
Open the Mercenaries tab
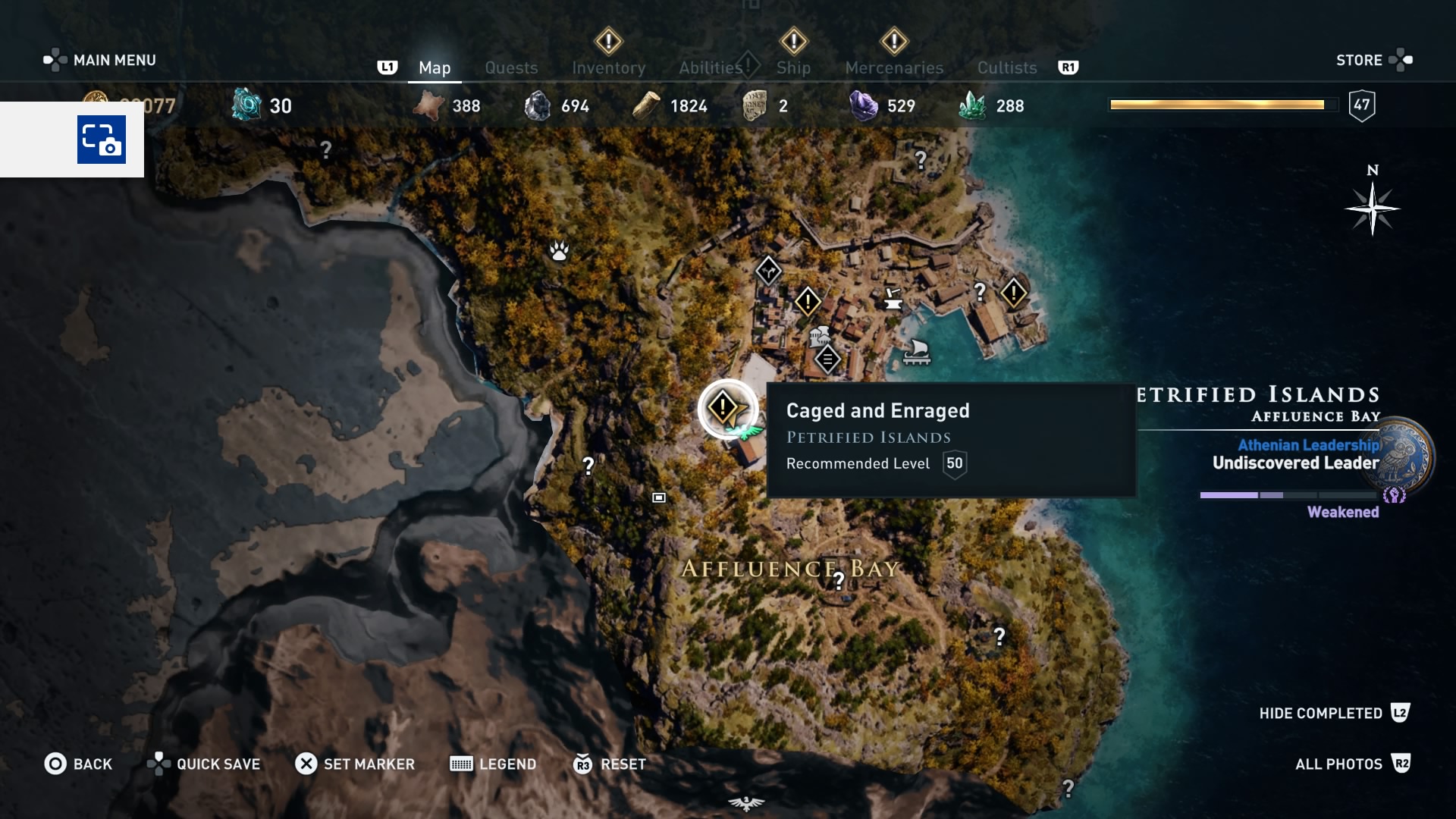tap(894, 67)
